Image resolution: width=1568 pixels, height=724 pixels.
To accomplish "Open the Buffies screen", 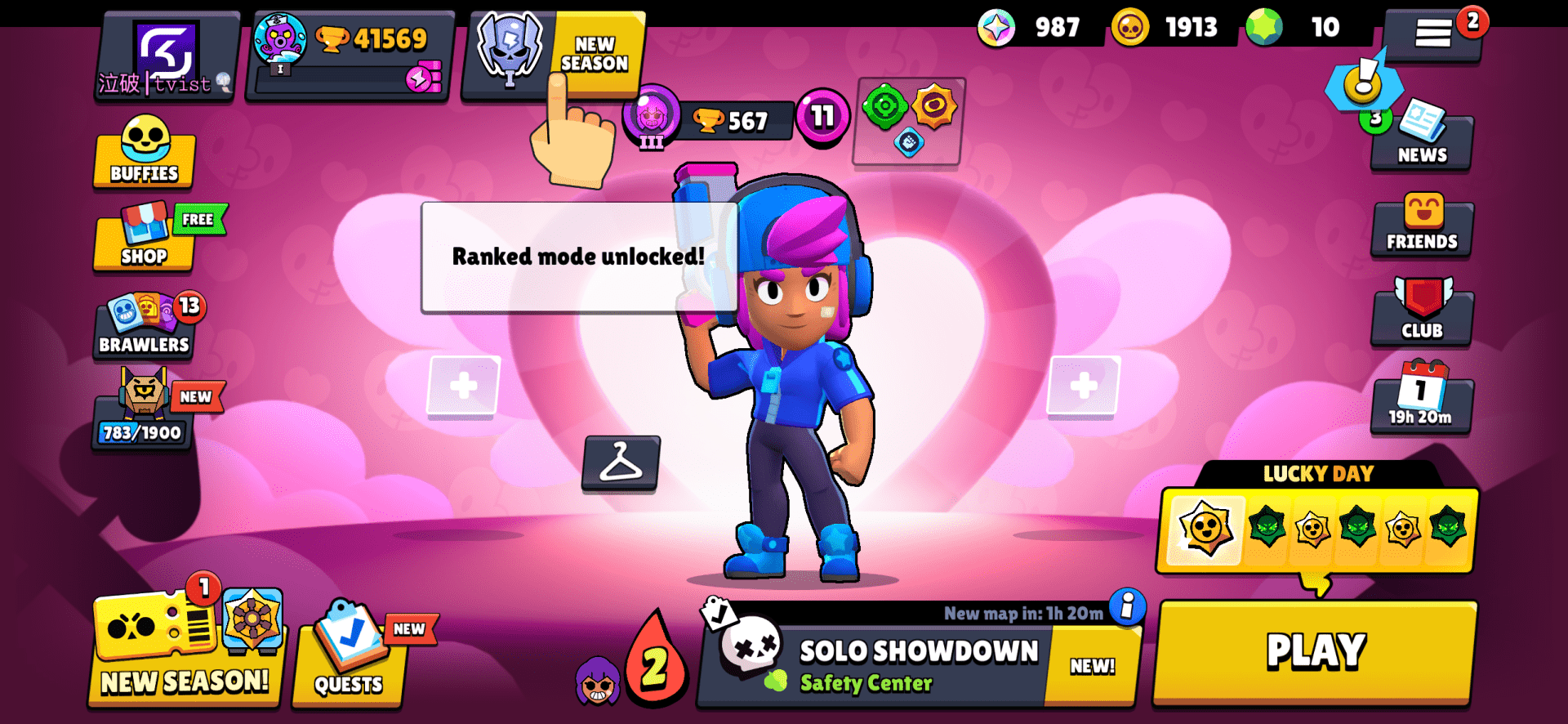I will click(x=144, y=155).
